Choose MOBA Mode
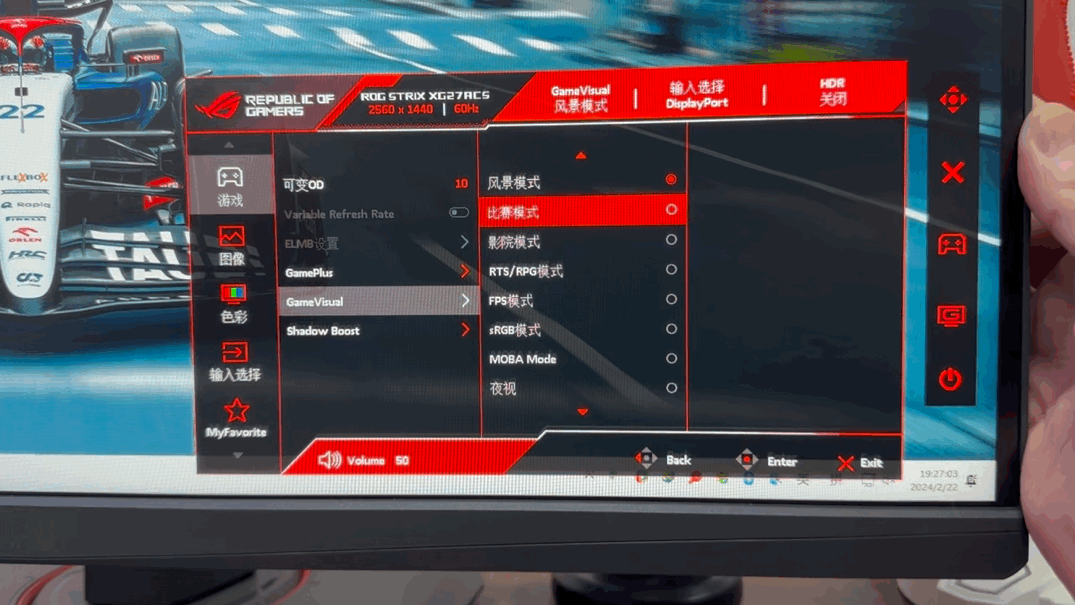The width and height of the screenshot is (1075, 605). 581,358
